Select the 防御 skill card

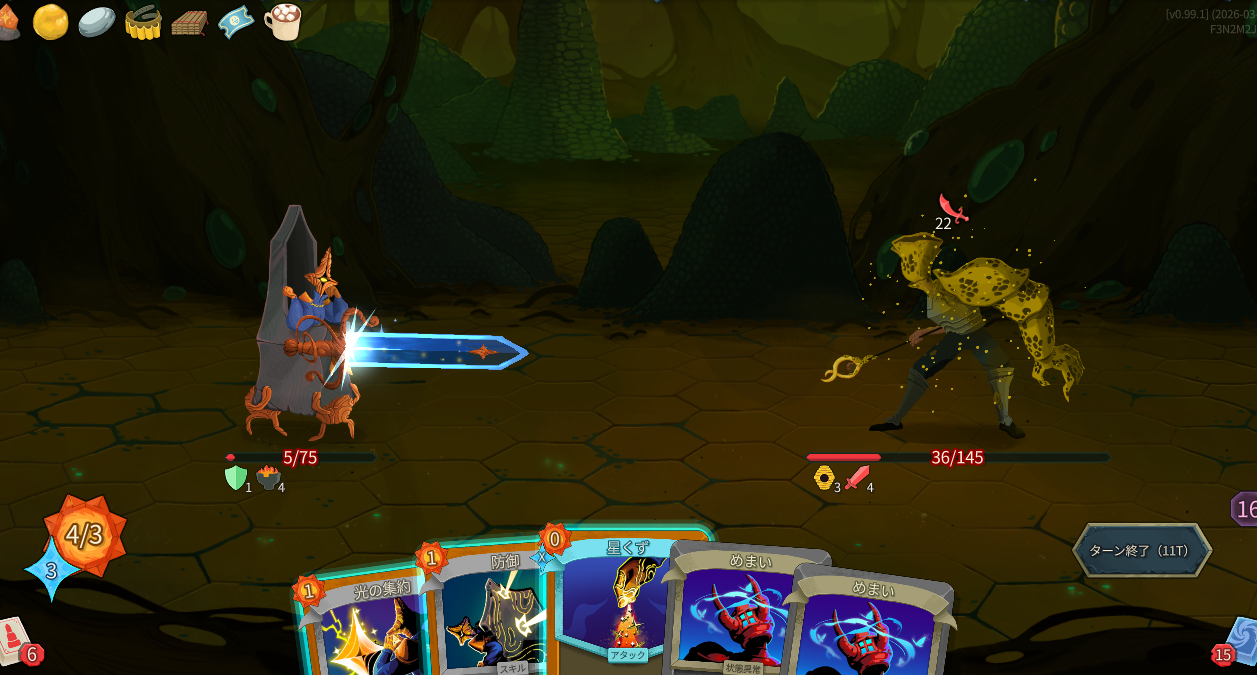[488, 610]
